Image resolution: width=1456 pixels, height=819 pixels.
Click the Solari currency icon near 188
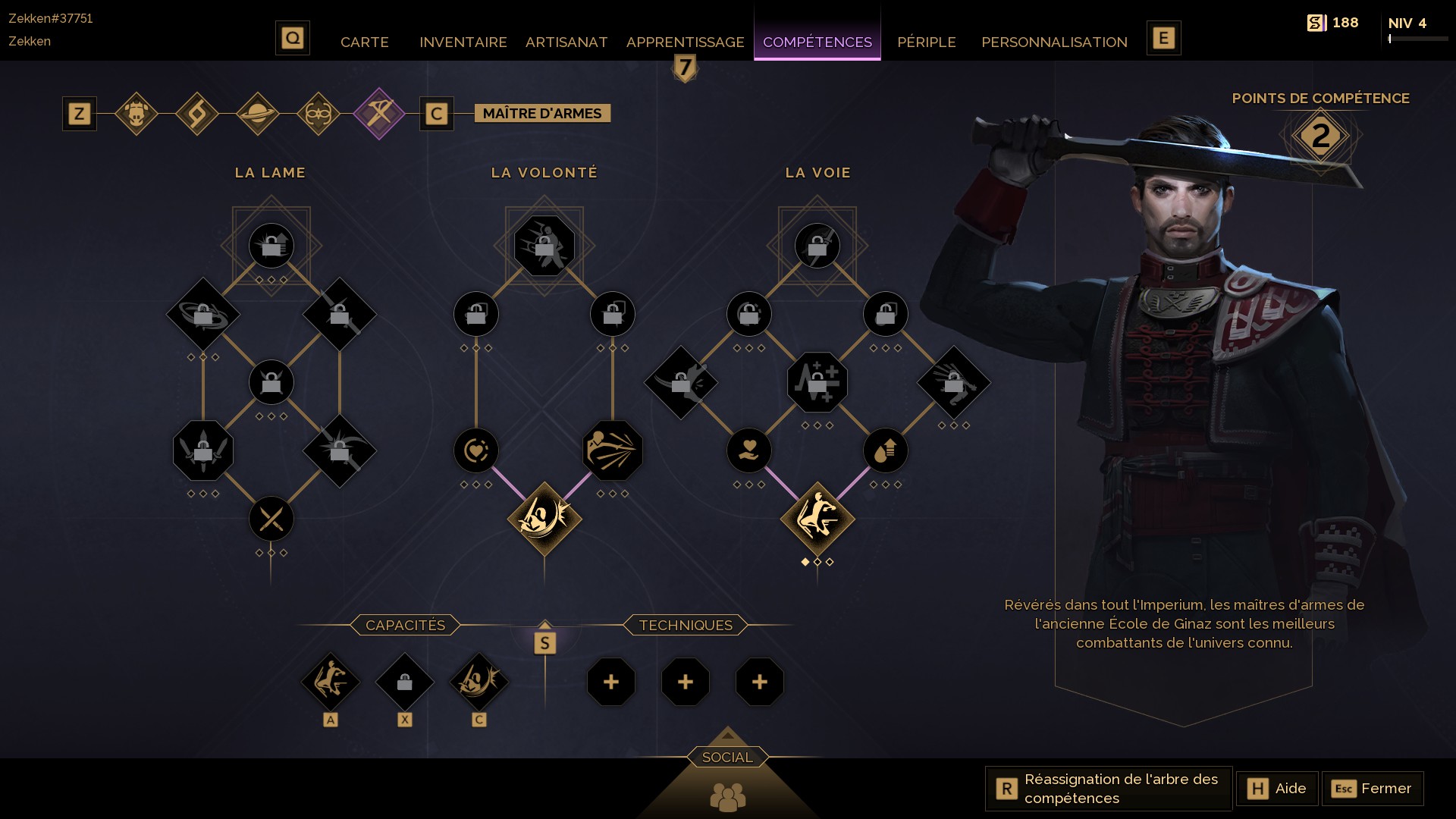pyautogui.click(x=1318, y=22)
